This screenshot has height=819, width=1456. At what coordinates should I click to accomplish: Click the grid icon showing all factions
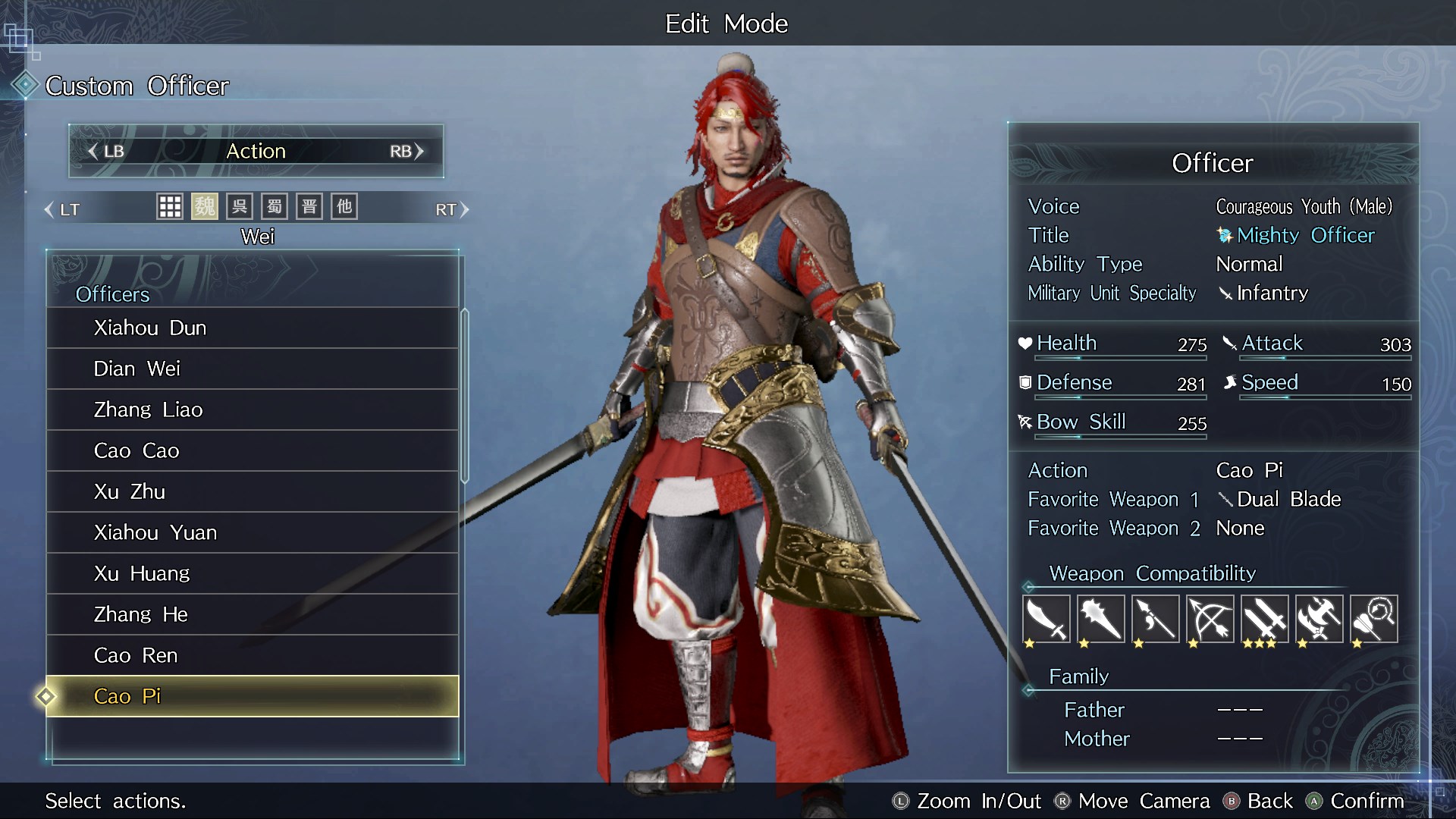click(x=170, y=206)
